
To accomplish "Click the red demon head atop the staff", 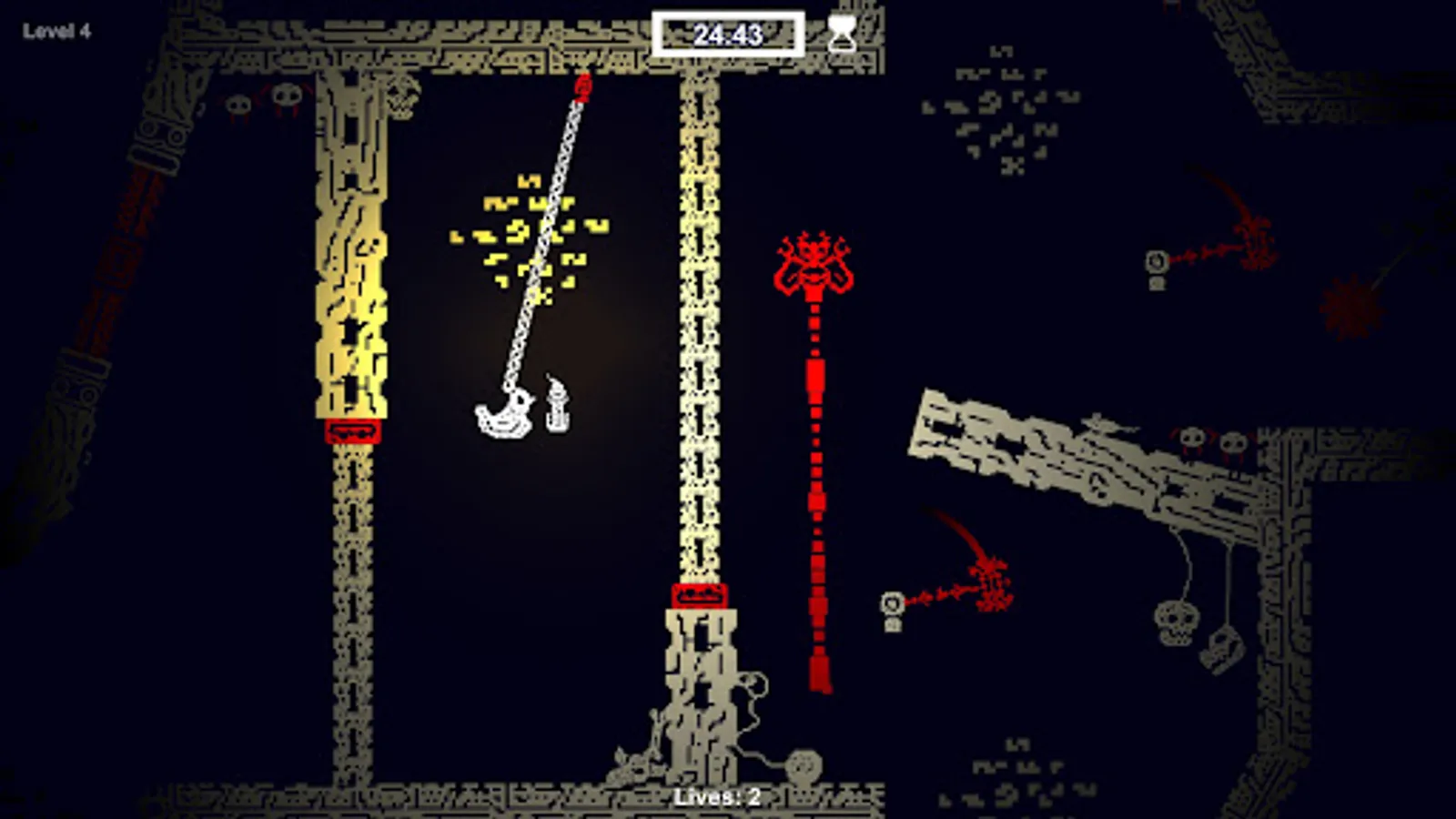I will [x=814, y=264].
